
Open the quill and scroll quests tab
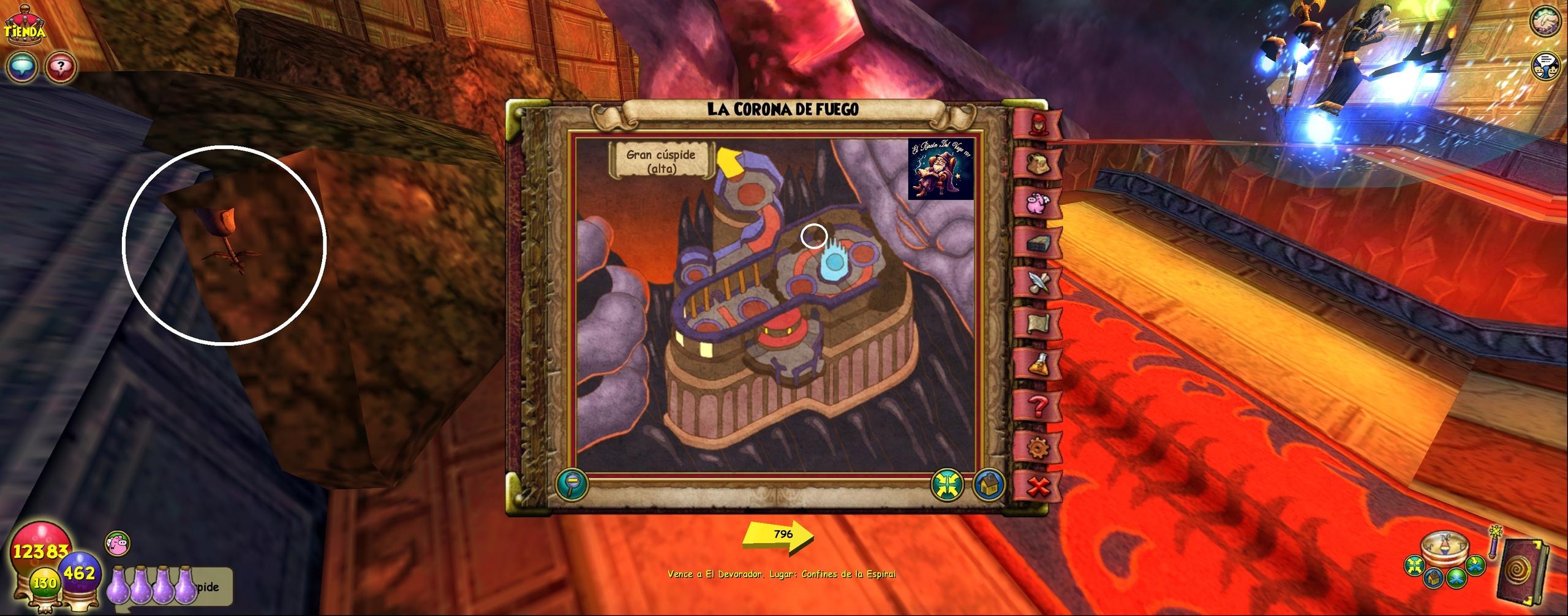[1038, 283]
